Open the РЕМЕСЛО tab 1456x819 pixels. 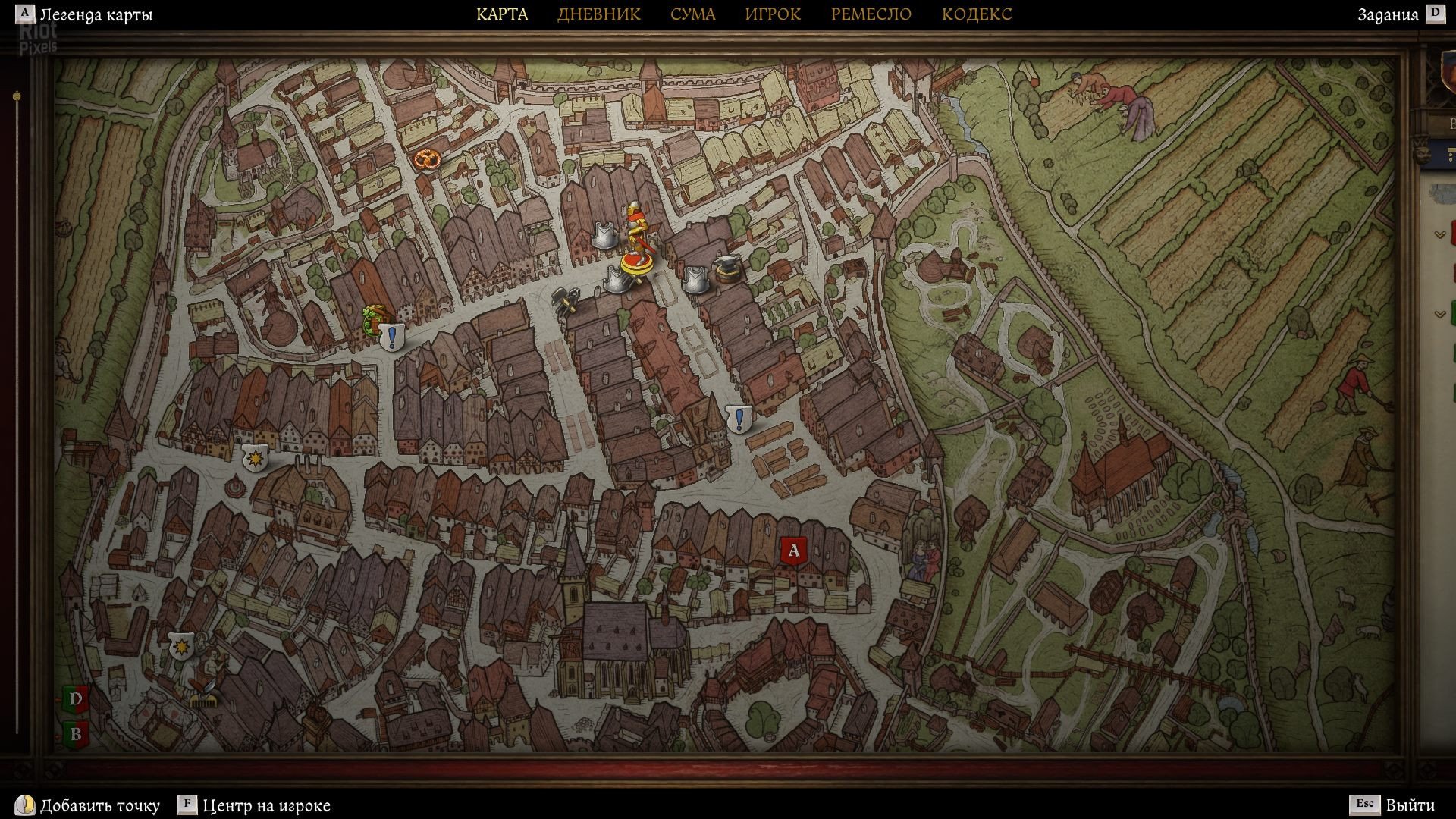click(871, 14)
